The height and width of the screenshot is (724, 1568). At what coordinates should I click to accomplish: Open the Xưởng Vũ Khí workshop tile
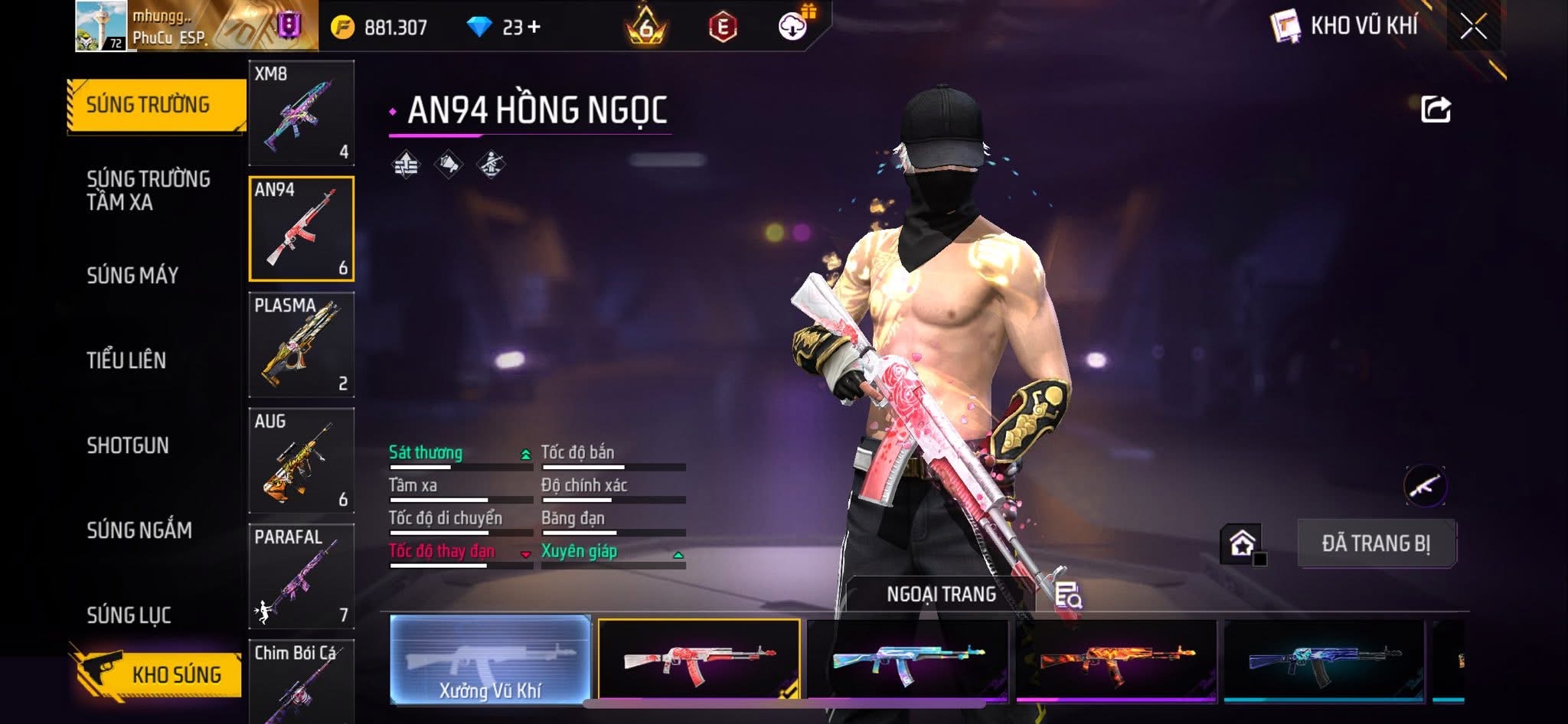(490, 659)
